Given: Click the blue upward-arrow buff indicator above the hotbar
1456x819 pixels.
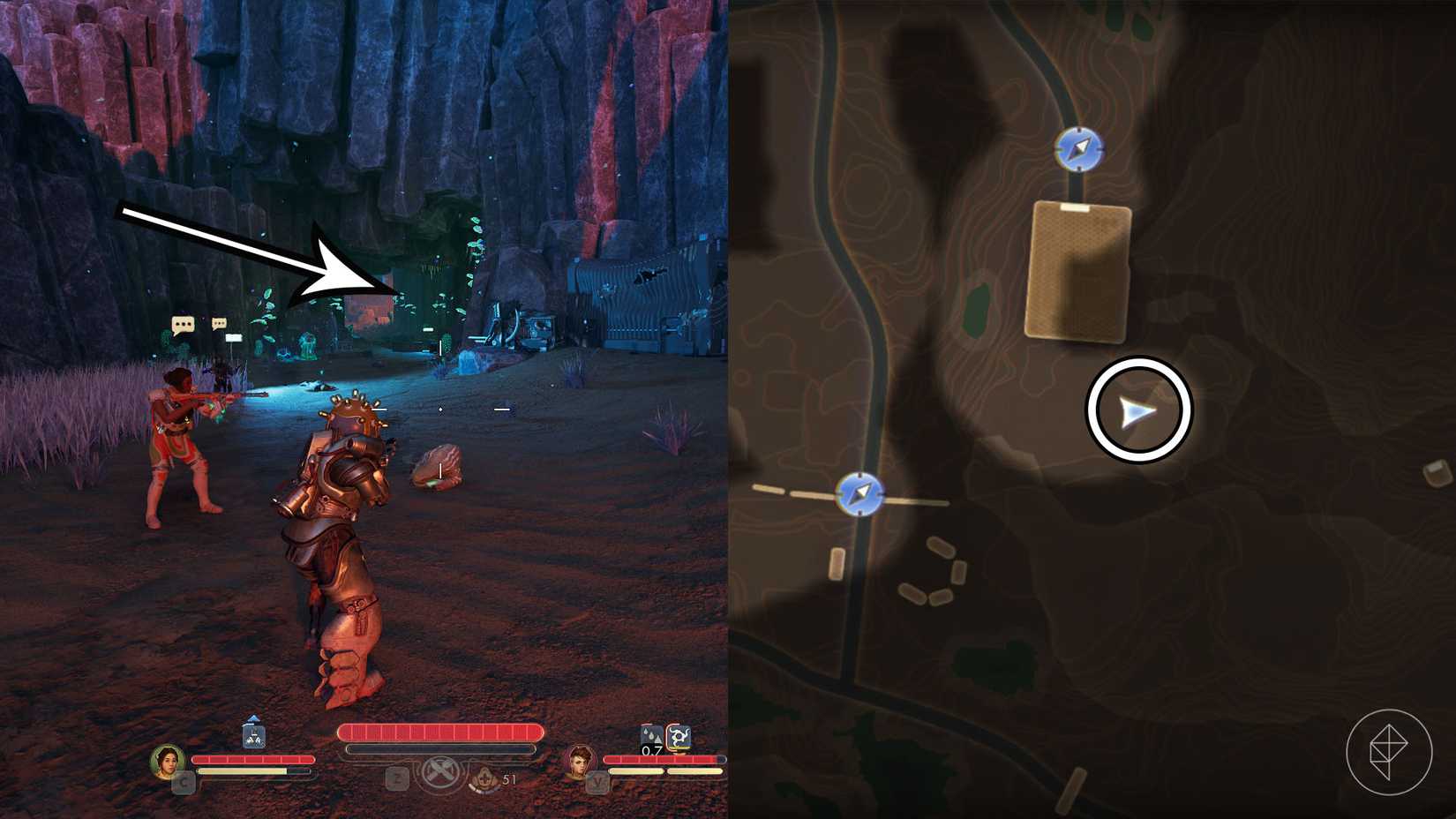Looking at the screenshot, I should (252, 719).
